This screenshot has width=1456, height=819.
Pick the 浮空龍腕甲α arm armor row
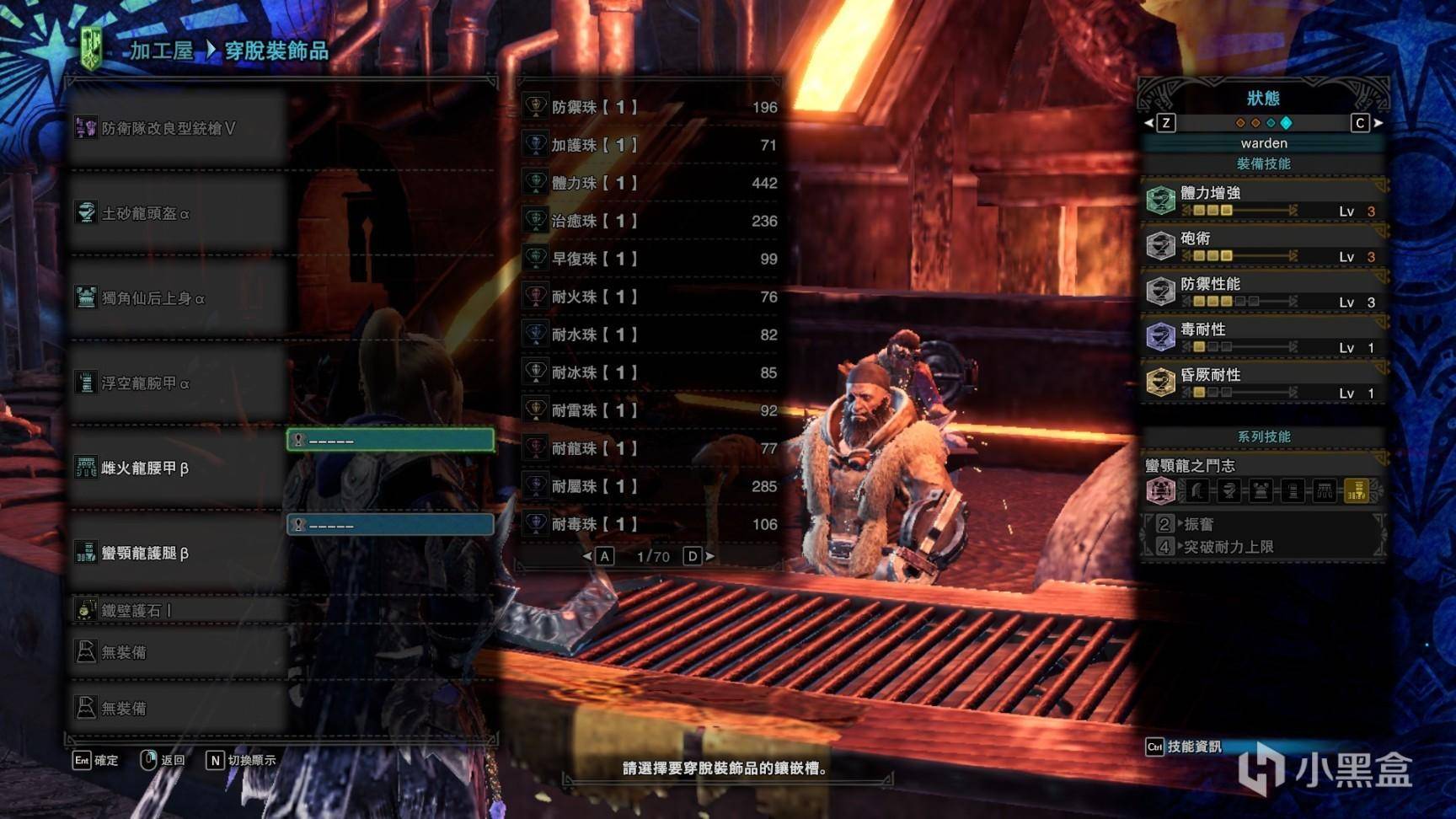[x=146, y=383]
